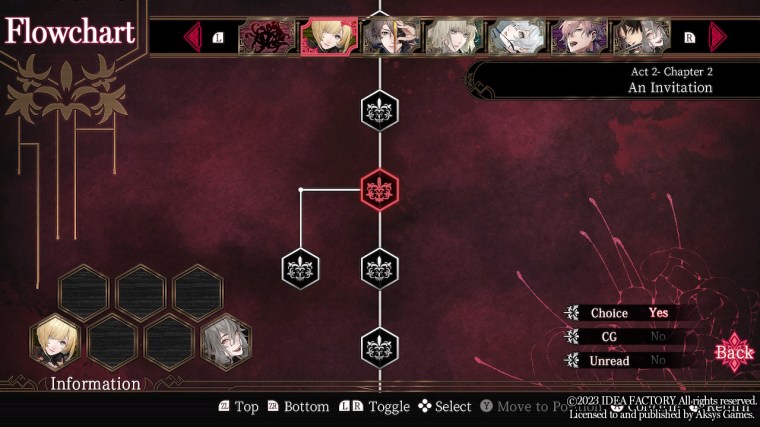The height and width of the screenshot is (427, 760).
Task: Switch to the pink-haired character route portrait
Action: (x=579, y=37)
